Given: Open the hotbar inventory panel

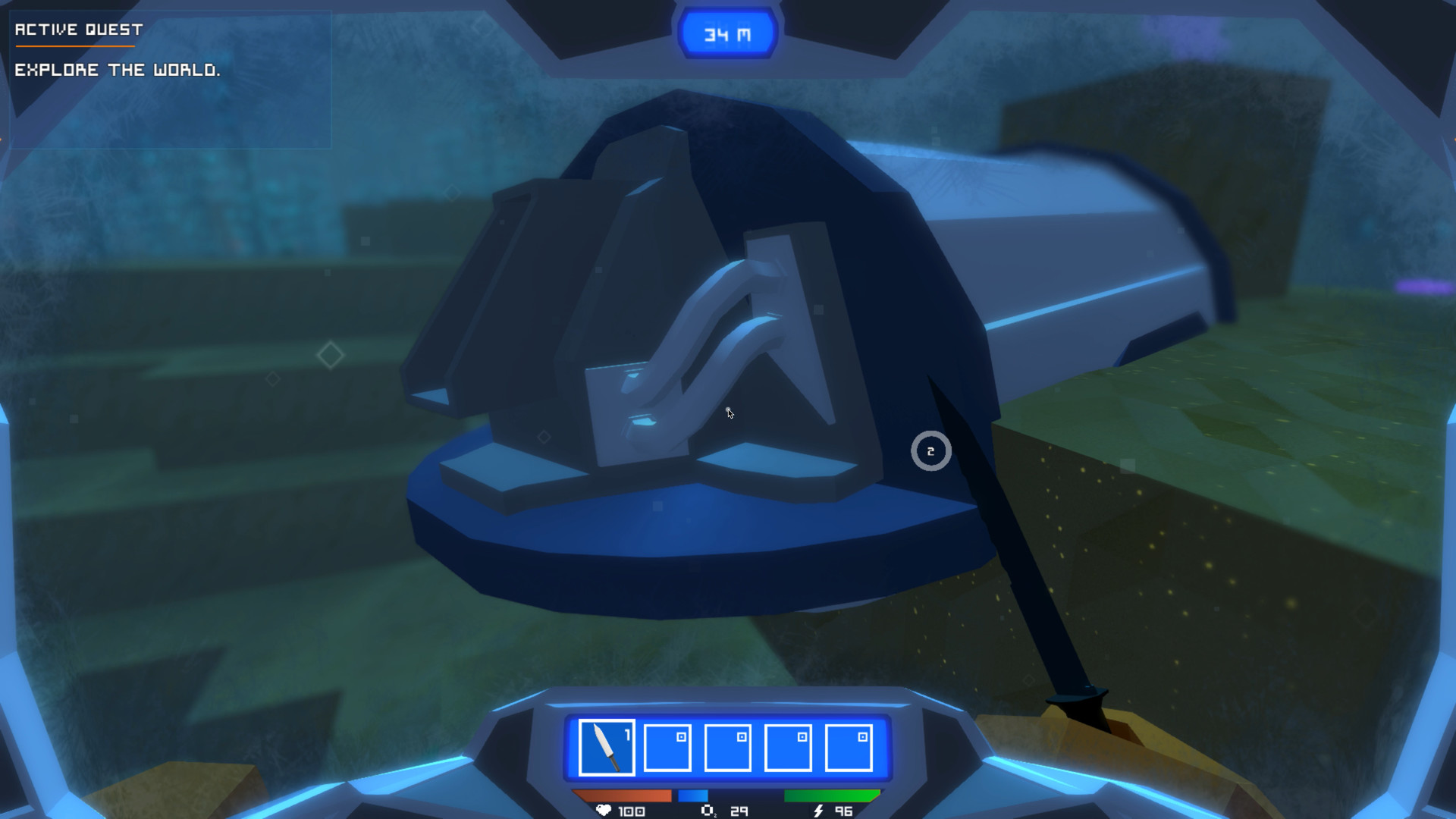Looking at the screenshot, I should [x=727, y=747].
